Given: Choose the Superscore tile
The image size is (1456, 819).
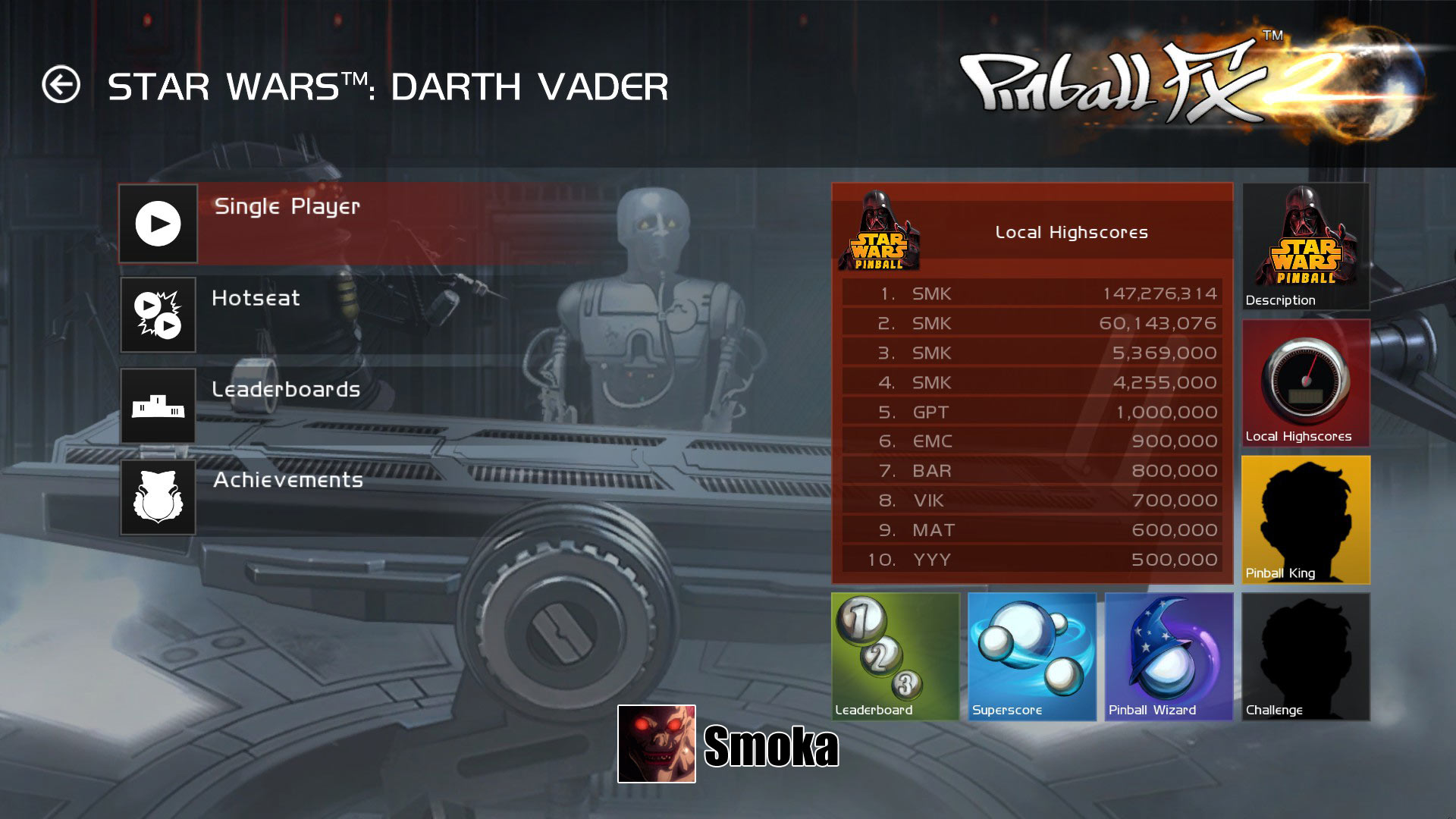Looking at the screenshot, I should 1032,656.
